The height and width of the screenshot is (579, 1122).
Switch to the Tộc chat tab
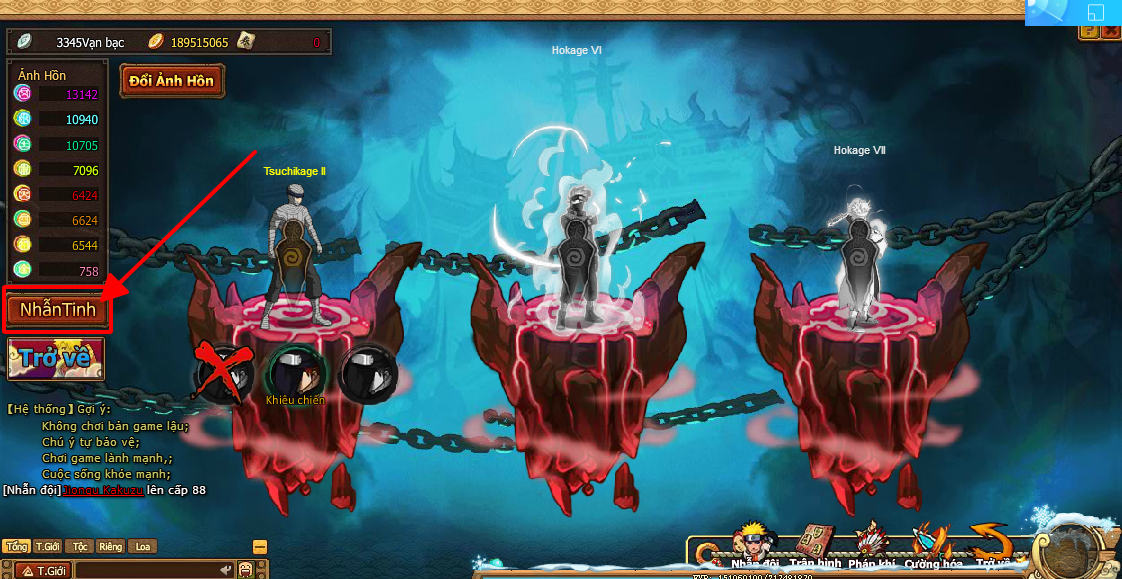coord(80,547)
